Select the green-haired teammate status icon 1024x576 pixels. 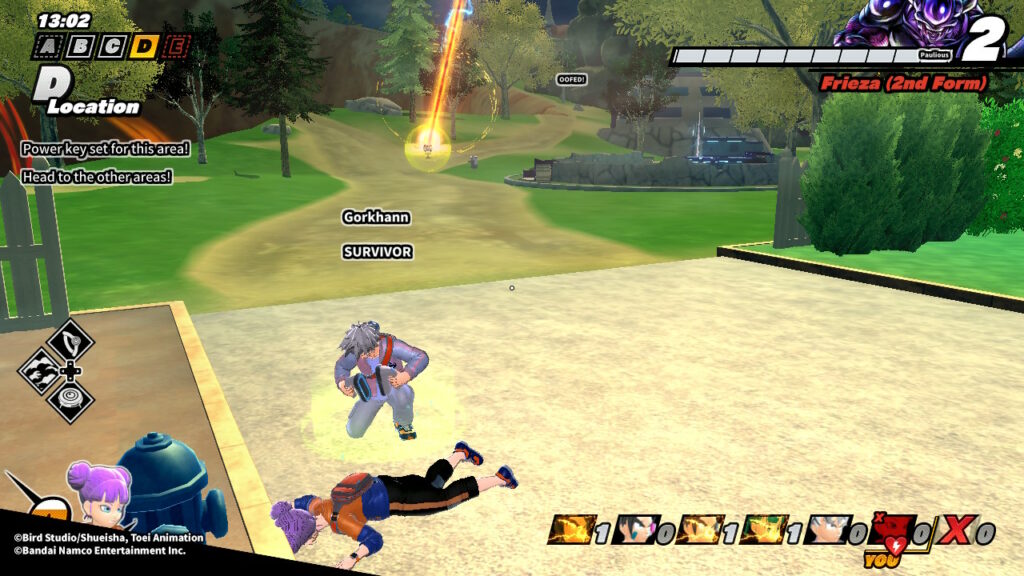(765, 531)
